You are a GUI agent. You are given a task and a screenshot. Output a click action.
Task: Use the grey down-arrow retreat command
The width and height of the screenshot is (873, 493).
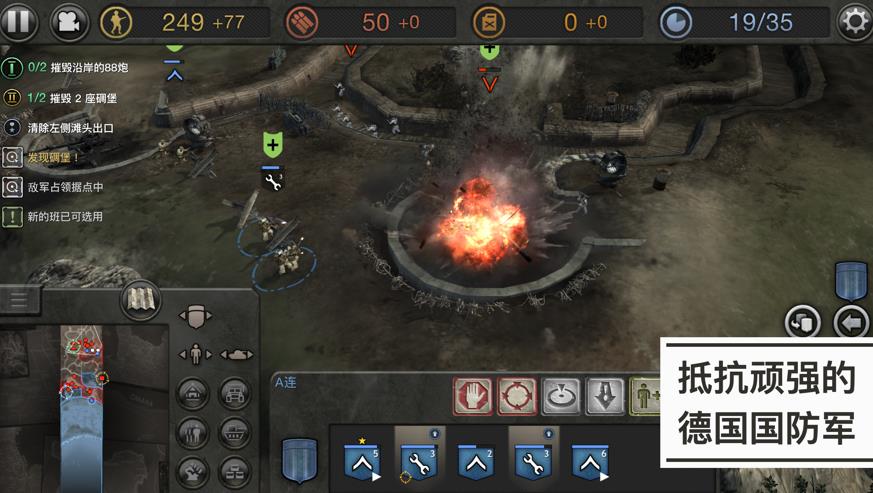[x=605, y=396]
